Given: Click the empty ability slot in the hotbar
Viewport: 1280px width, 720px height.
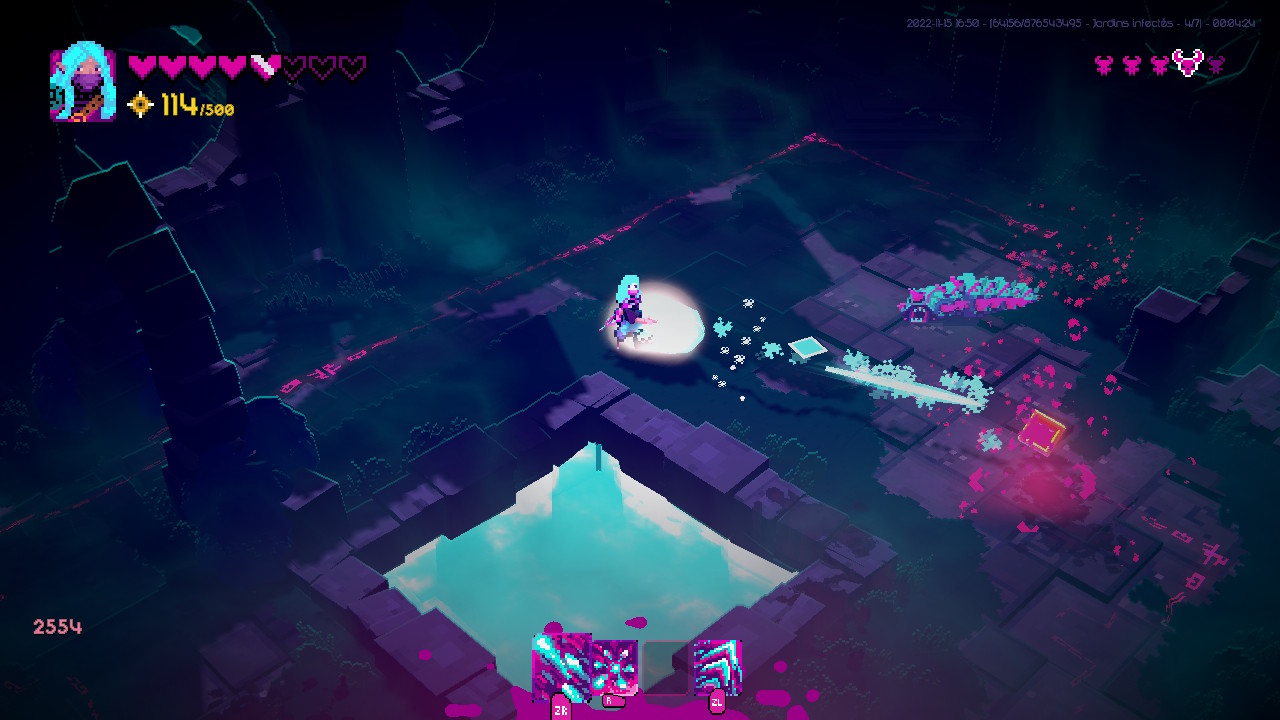Looking at the screenshot, I should coord(666,666).
